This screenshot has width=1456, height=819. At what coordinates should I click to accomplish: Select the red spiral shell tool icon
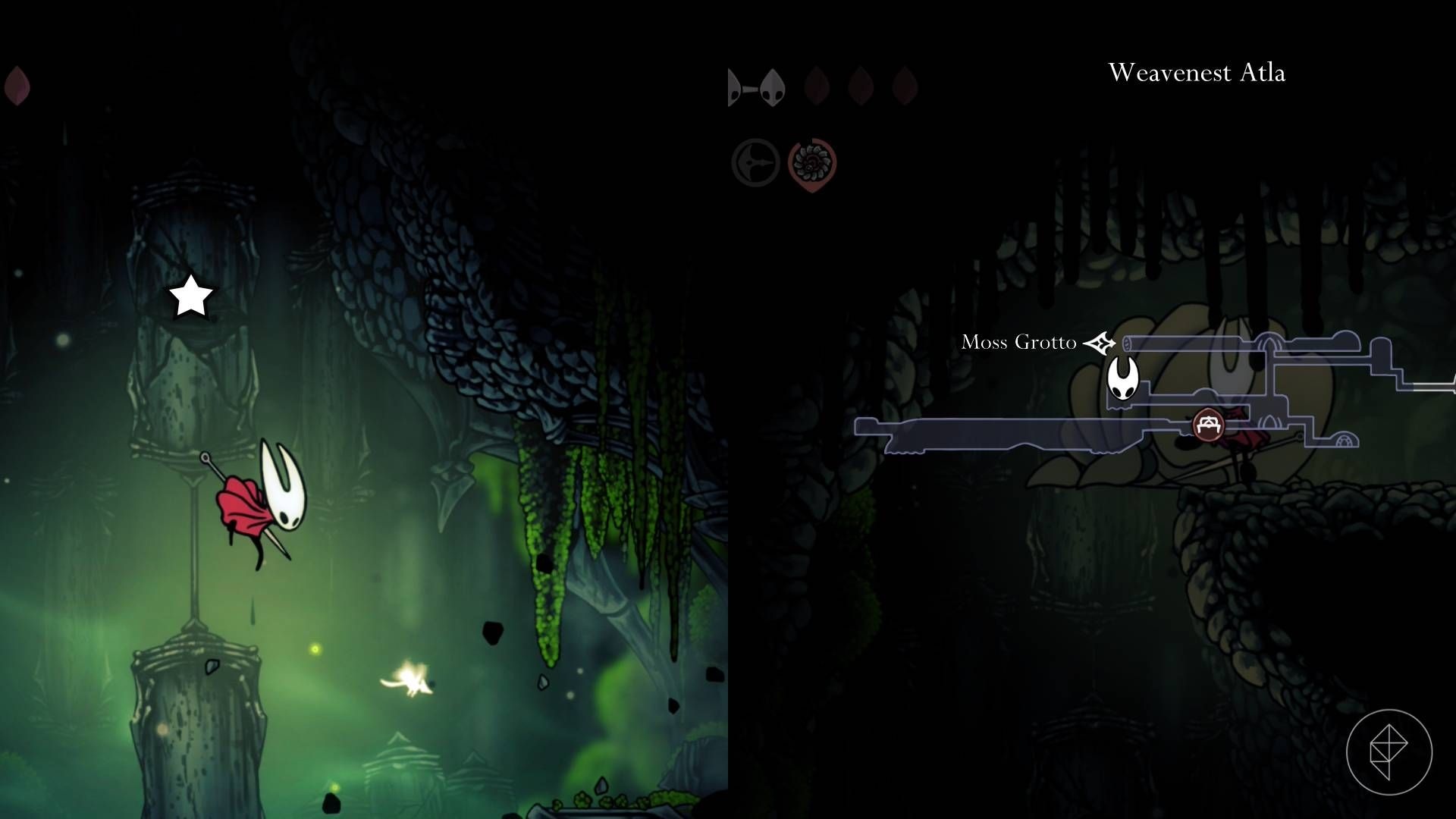point(812,163)
